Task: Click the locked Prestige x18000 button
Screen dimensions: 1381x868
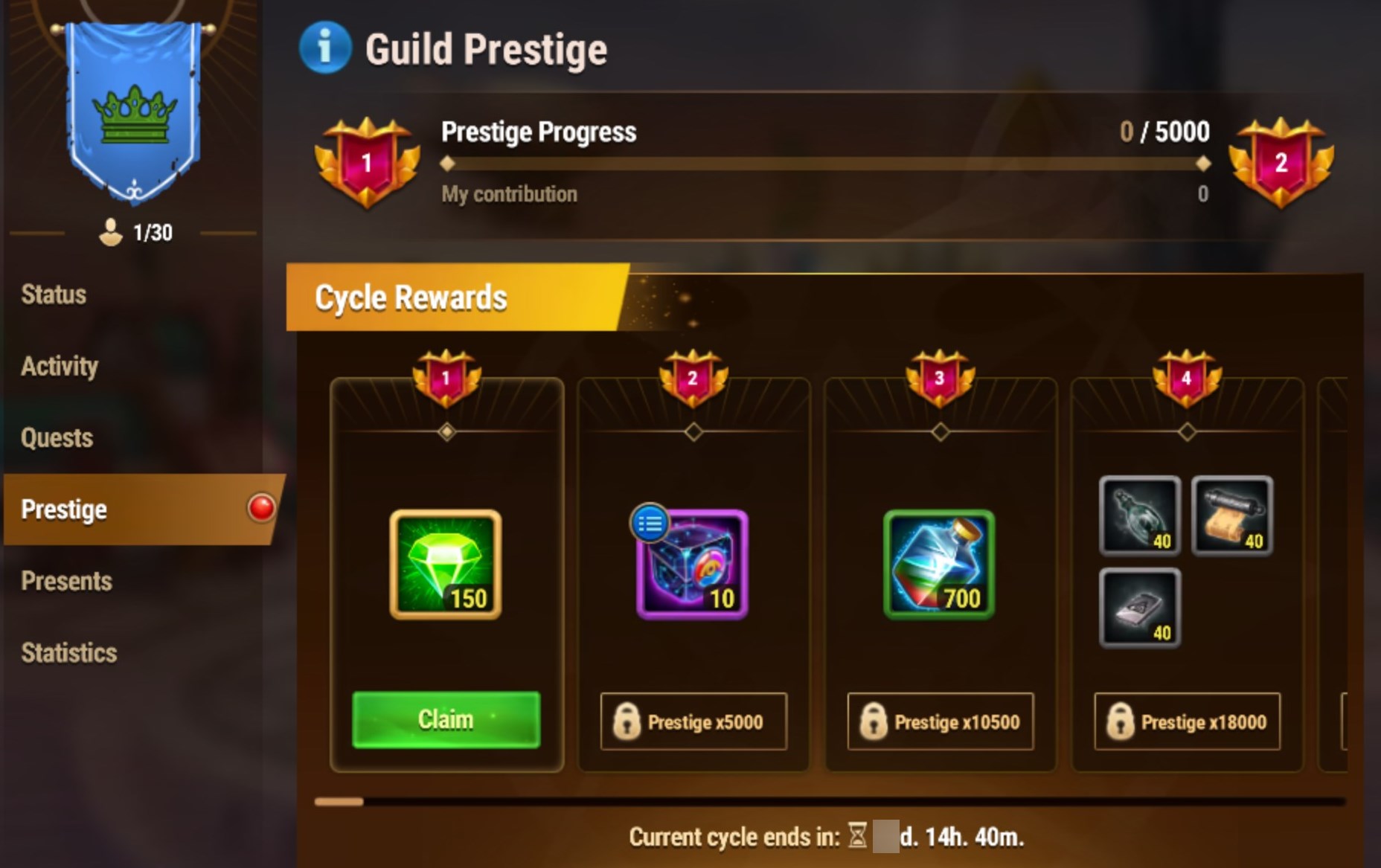Action: [x=1188, y=721]
